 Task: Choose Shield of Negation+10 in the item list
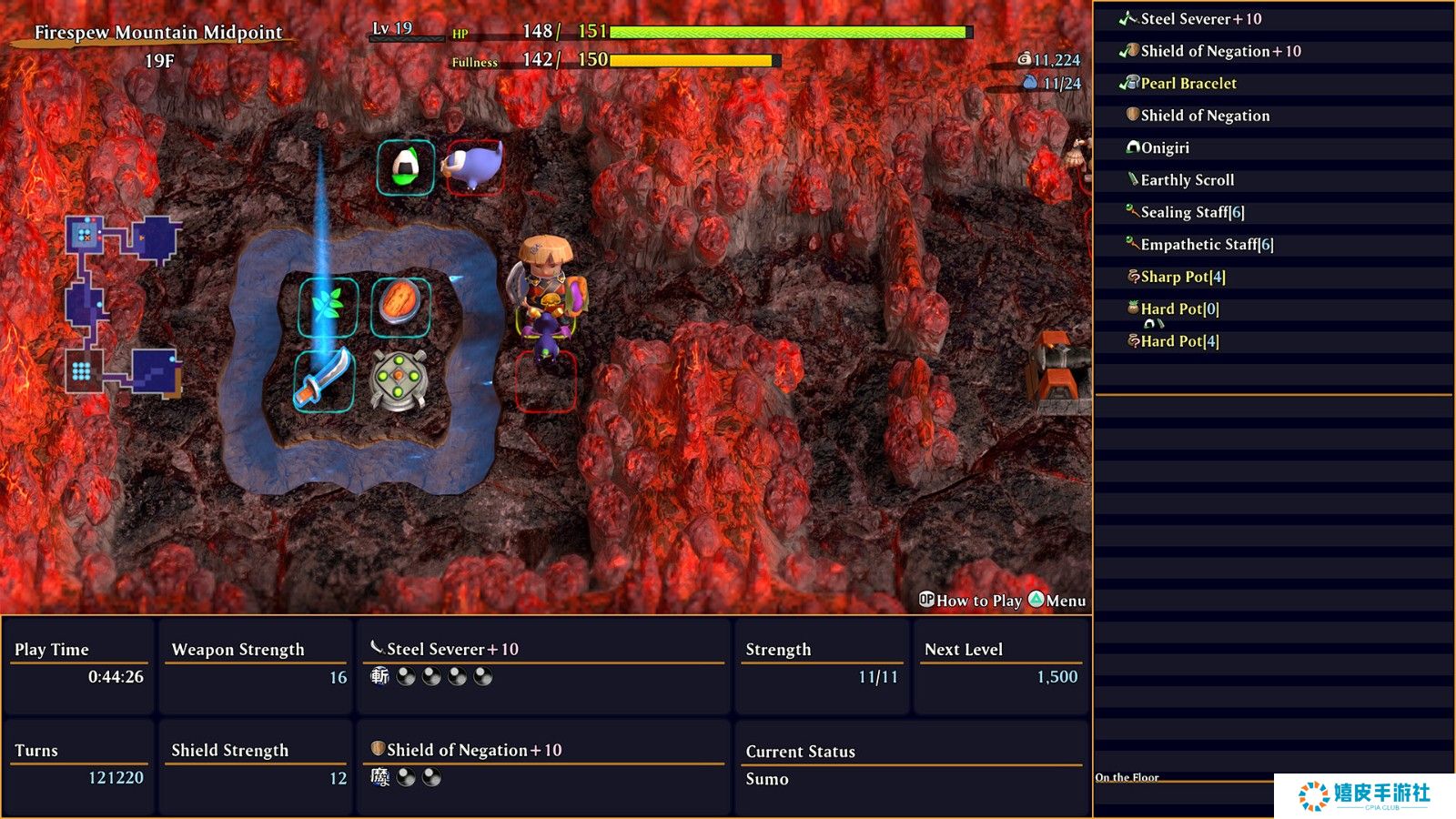coord(1219,51)
